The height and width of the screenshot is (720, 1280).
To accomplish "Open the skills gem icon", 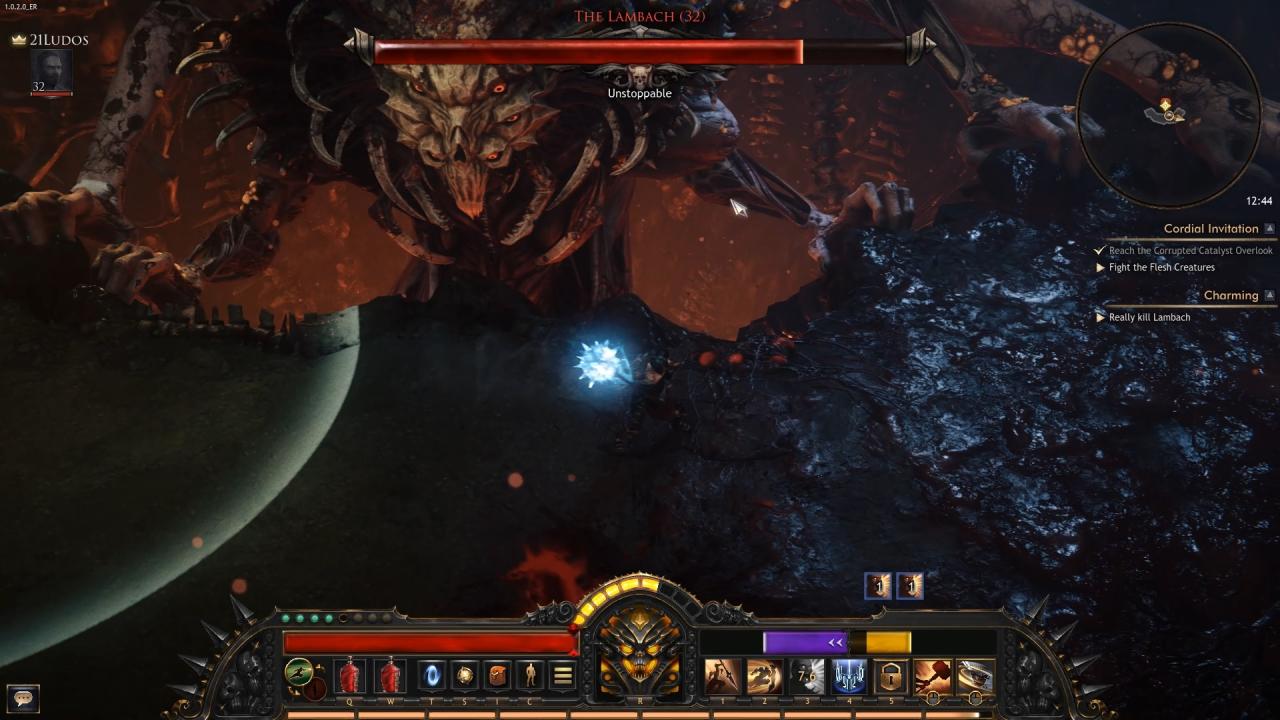I will (x=465, y=676).
